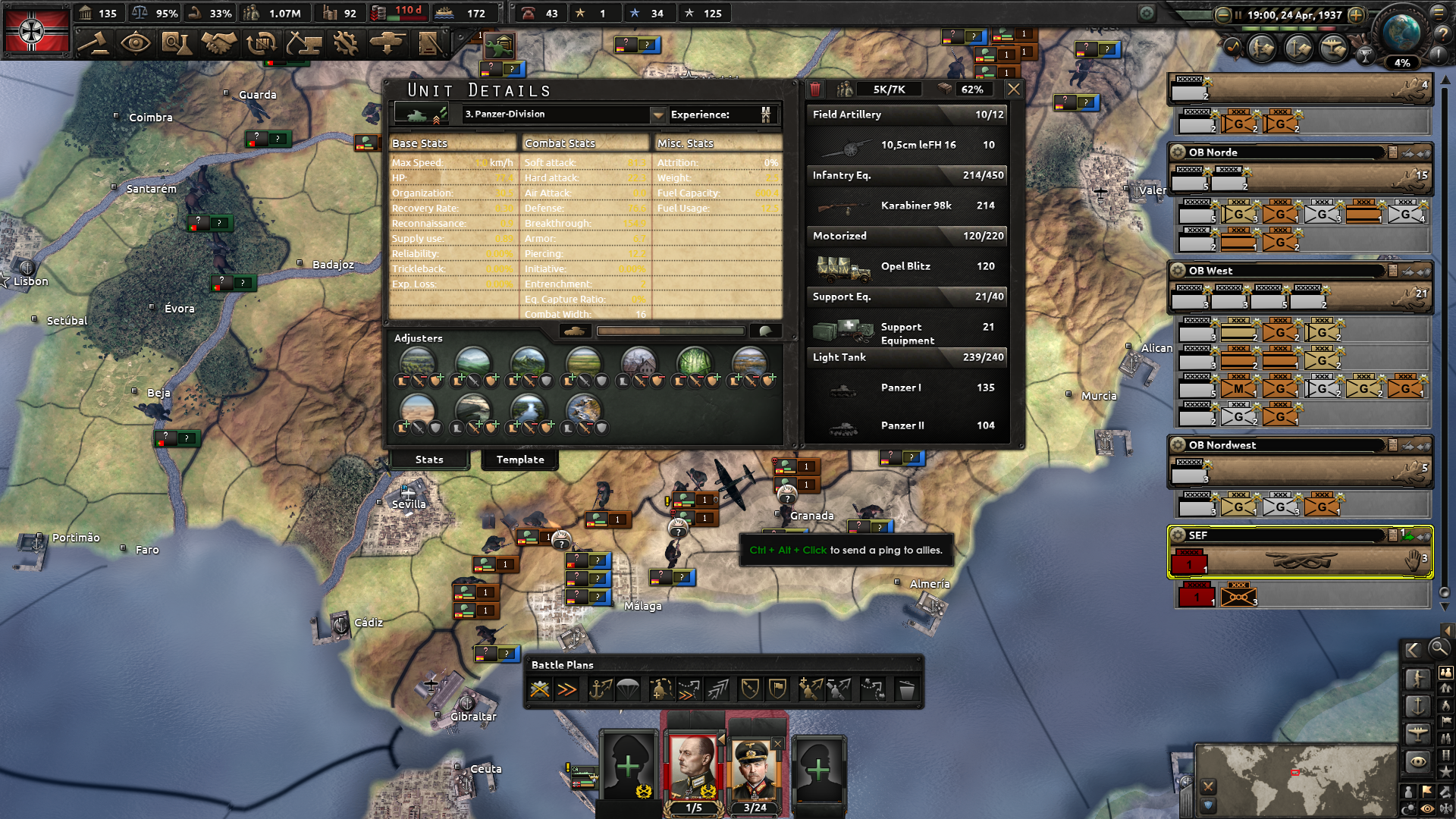Viewport: 1456px width, 819px height.
Task: Select the garrison area shield-flag order
Action: [x=778, y=689]
